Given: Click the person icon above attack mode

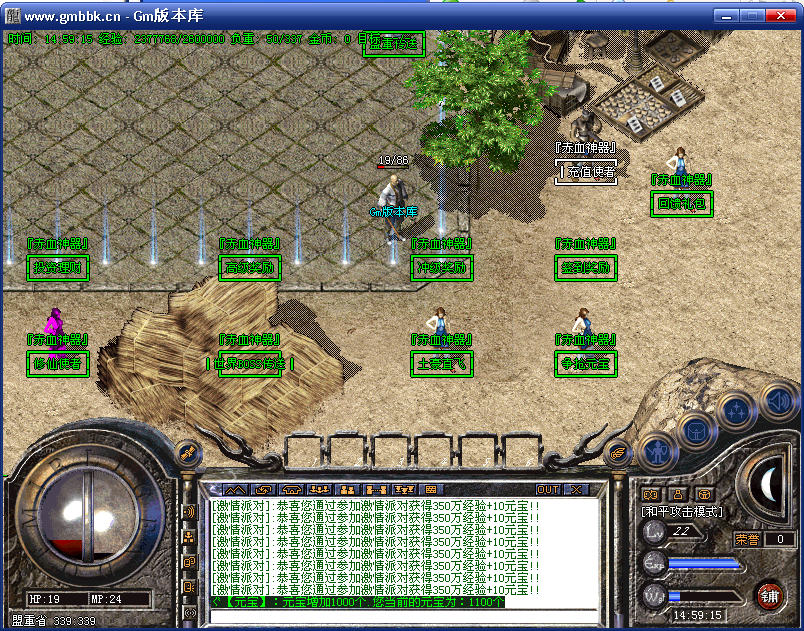Looking at the screenshot, I should click(x=677, y=493).
